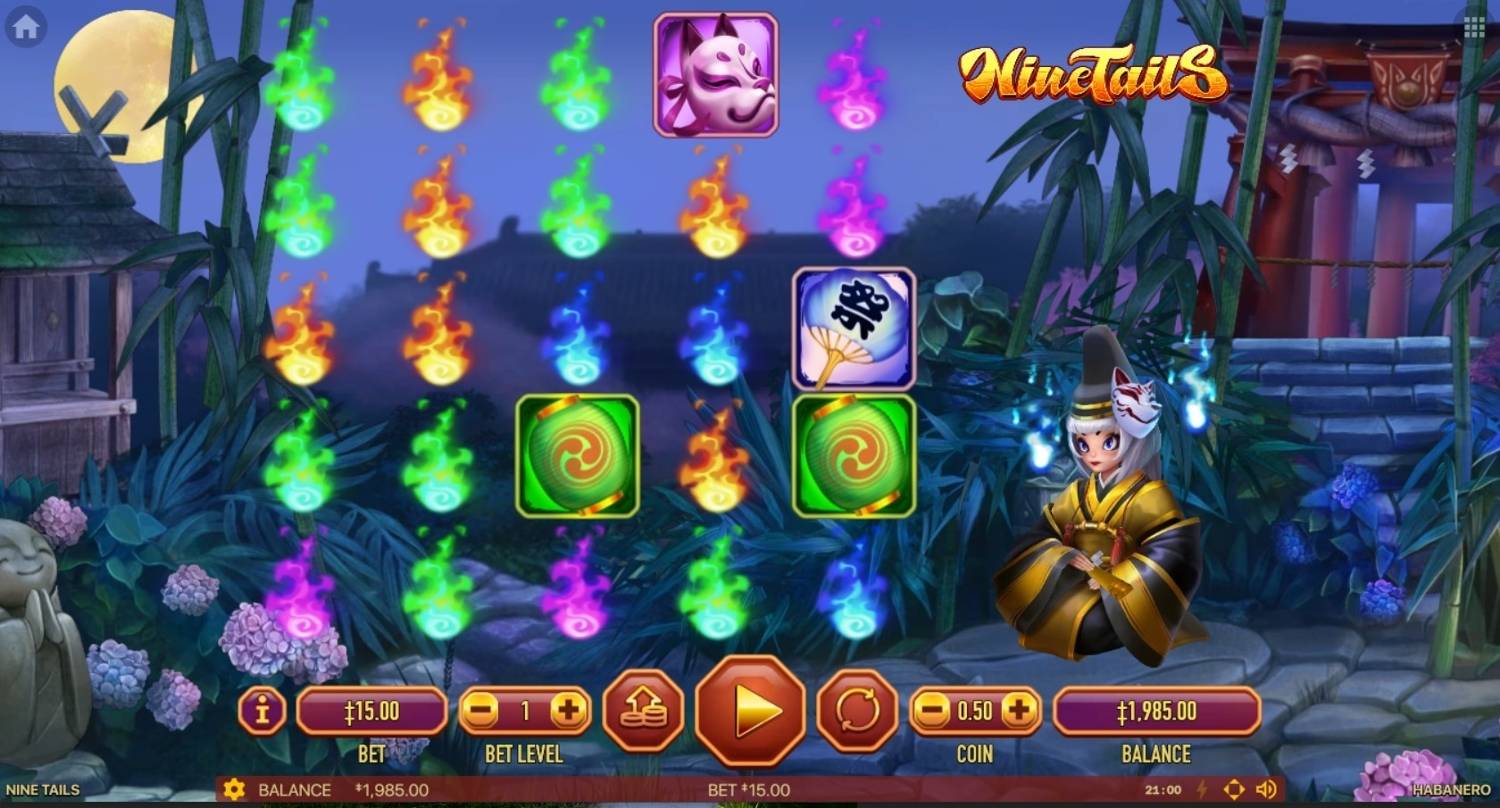Go to the home lobby
1500x808 pixels.
(25, 27)
